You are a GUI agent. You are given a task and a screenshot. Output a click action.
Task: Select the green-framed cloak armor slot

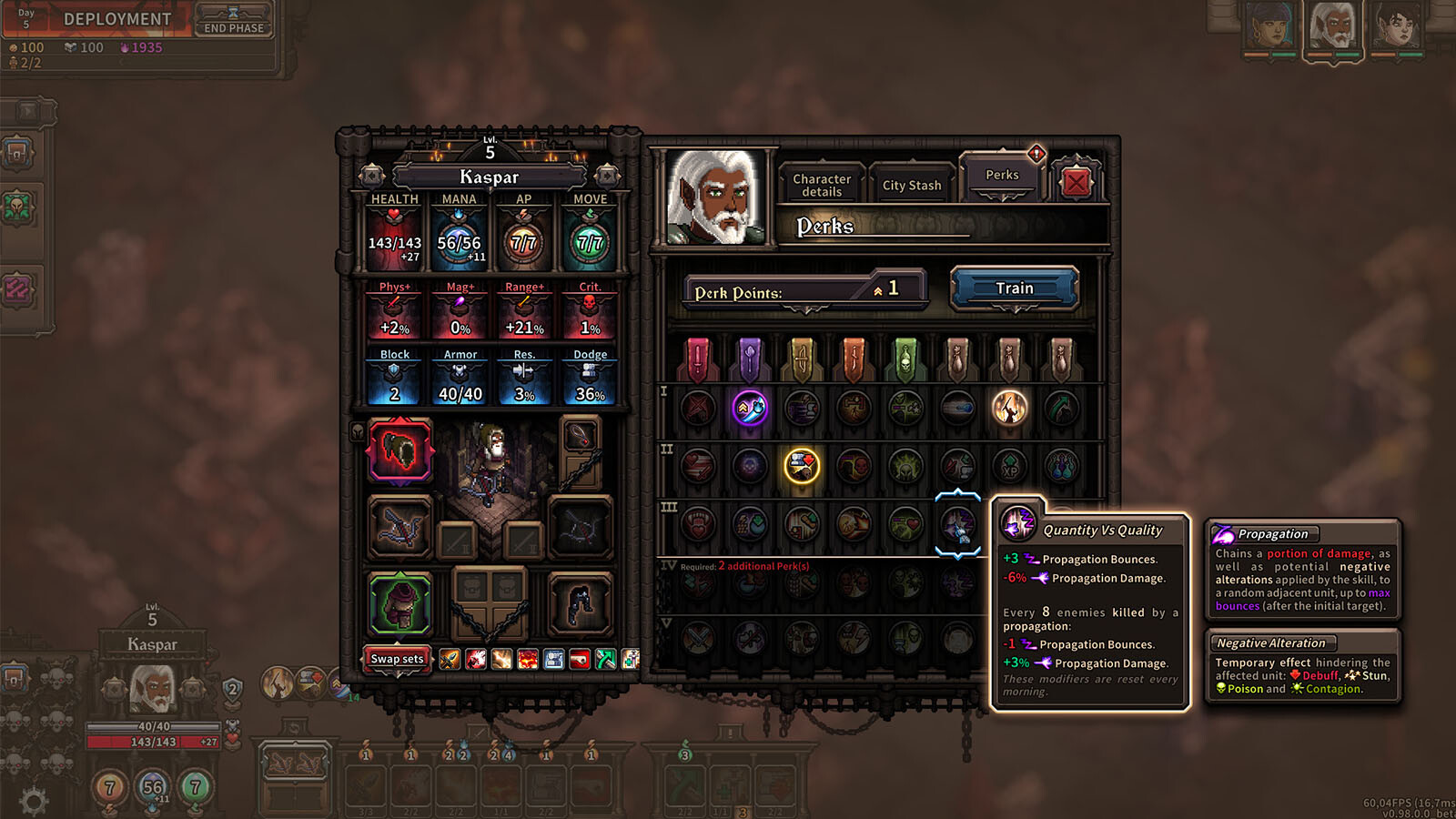pos(399,604)
